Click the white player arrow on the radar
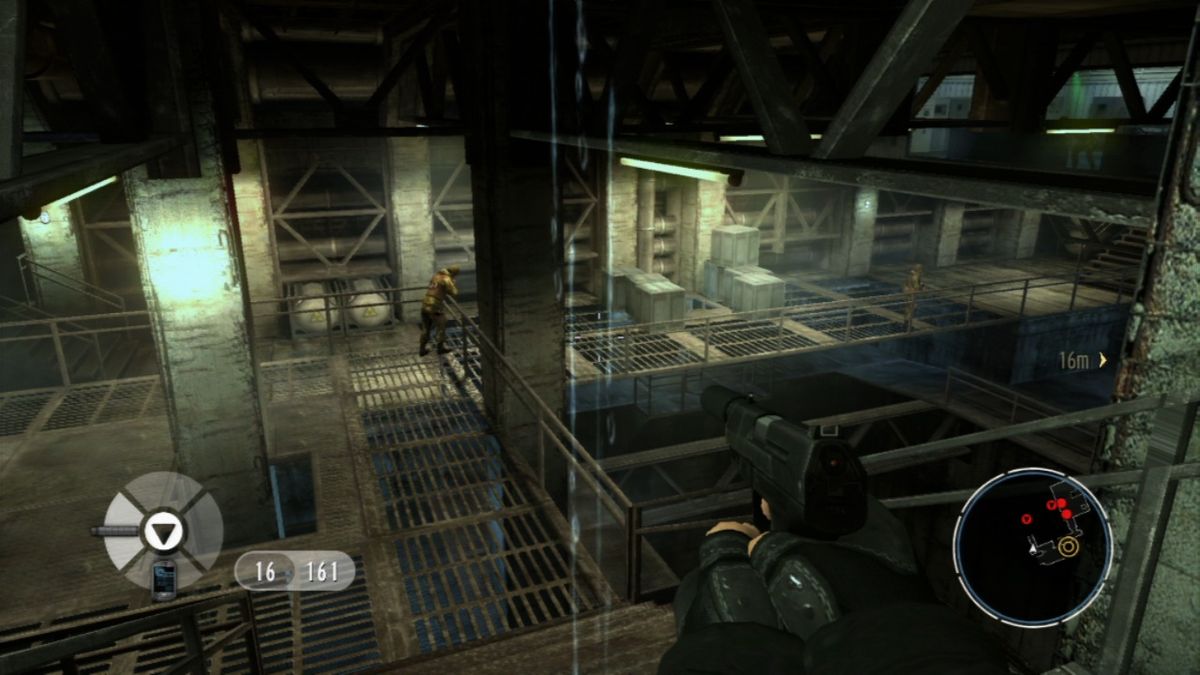Image resolution: width=1200 pixels, height=675 pixels. coord(1032,548)
